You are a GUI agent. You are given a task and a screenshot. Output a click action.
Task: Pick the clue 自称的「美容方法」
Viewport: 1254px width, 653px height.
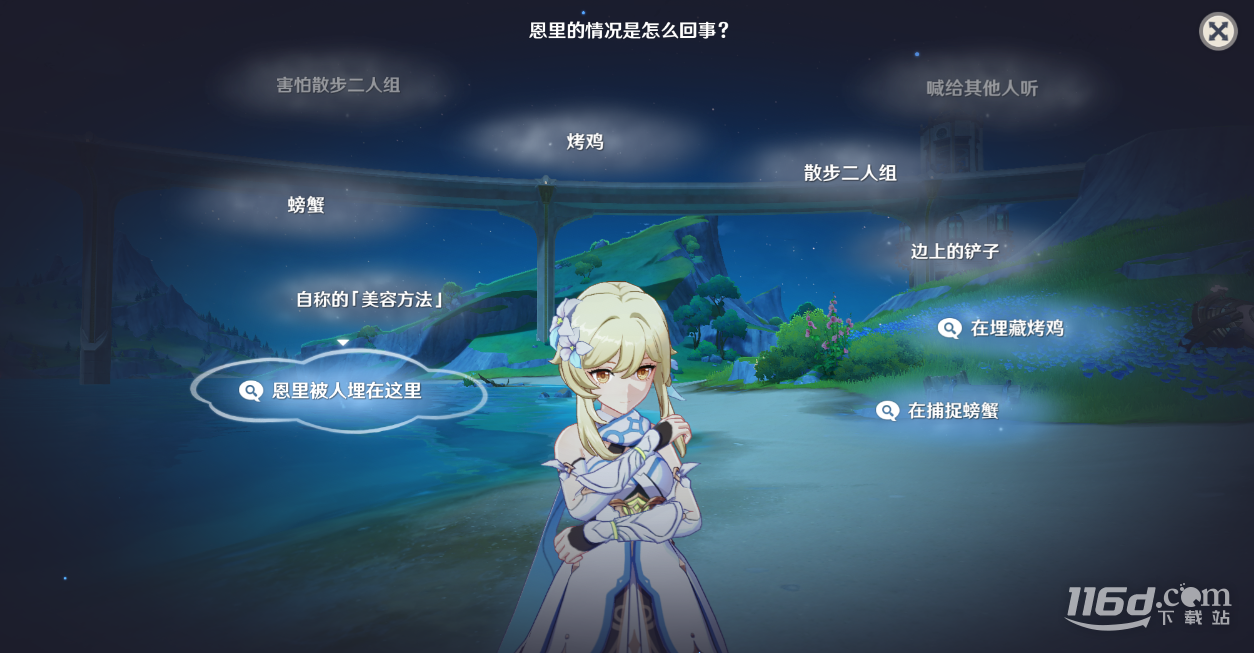[370, 299]
